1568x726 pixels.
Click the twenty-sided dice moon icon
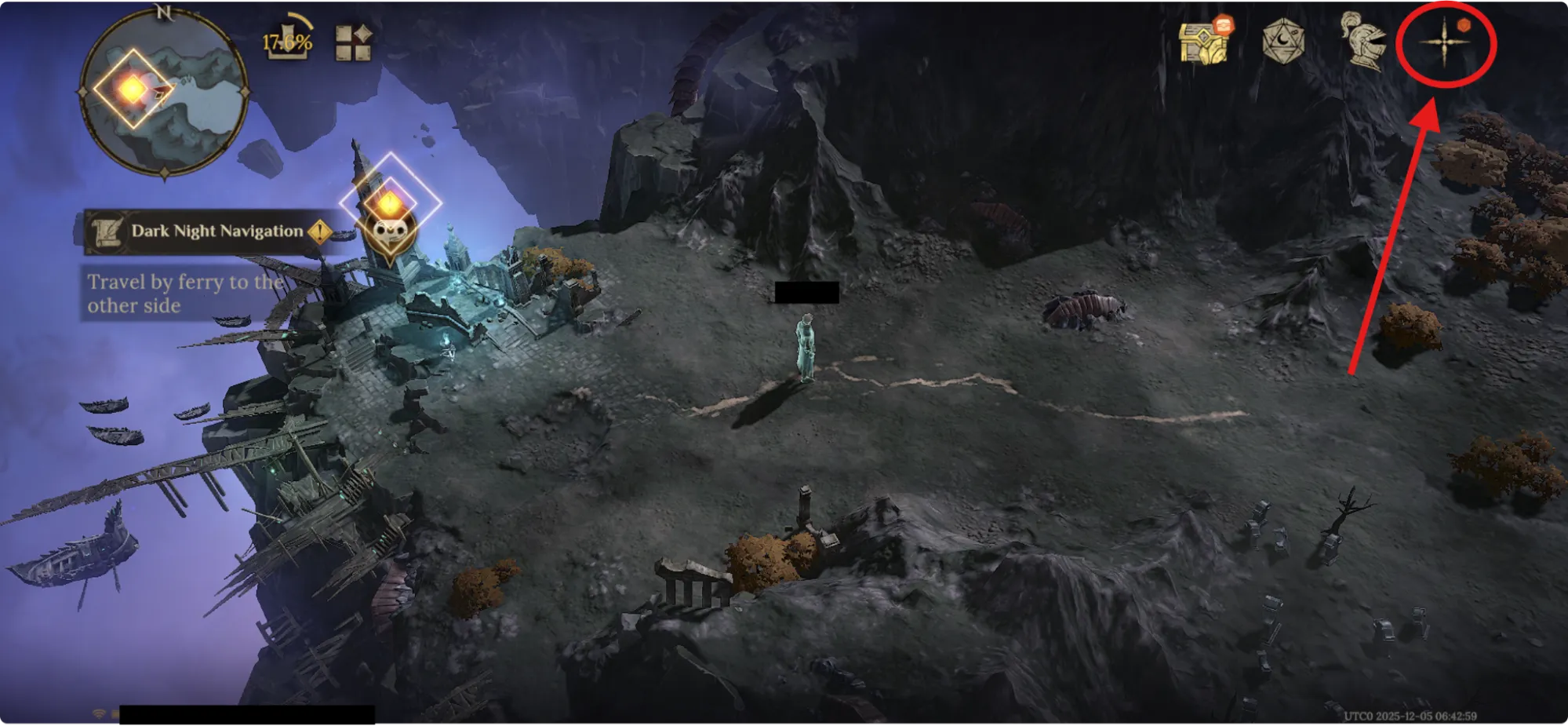(1283, 41)
